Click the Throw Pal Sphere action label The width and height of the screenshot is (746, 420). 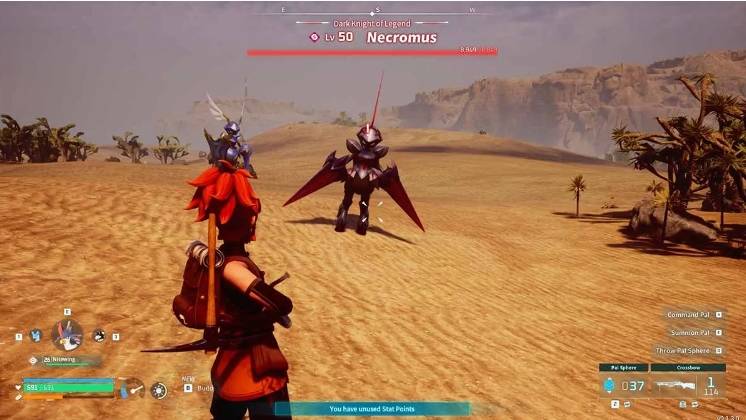pyautogui.click(x=683, y=350)
